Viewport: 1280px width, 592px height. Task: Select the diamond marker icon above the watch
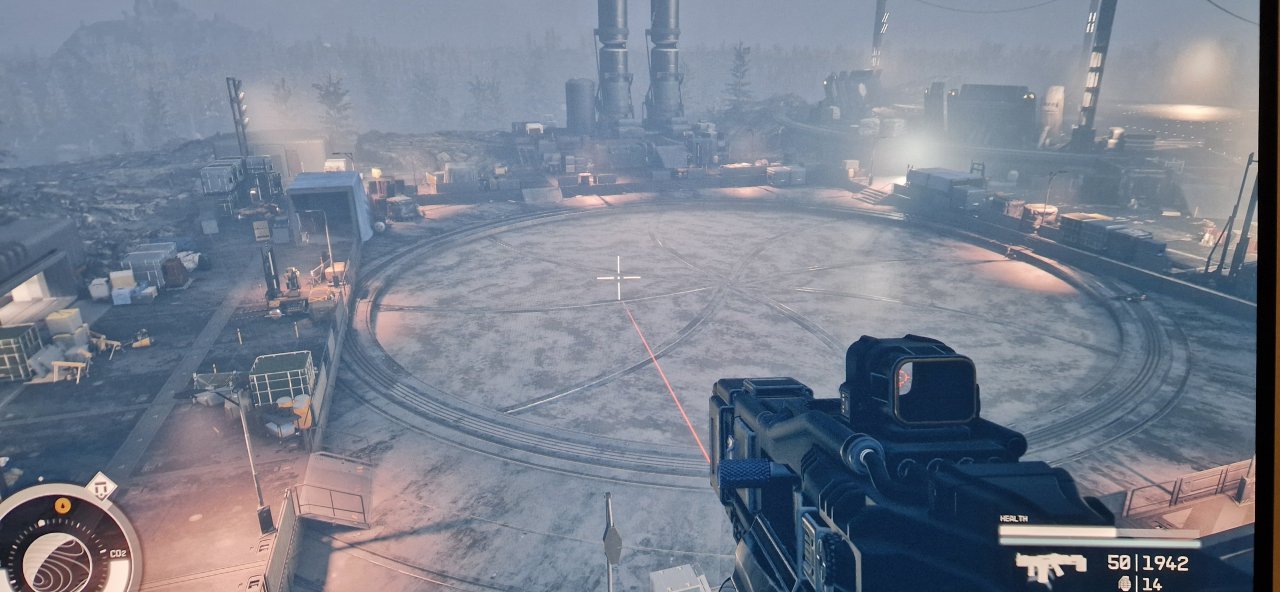100,487
